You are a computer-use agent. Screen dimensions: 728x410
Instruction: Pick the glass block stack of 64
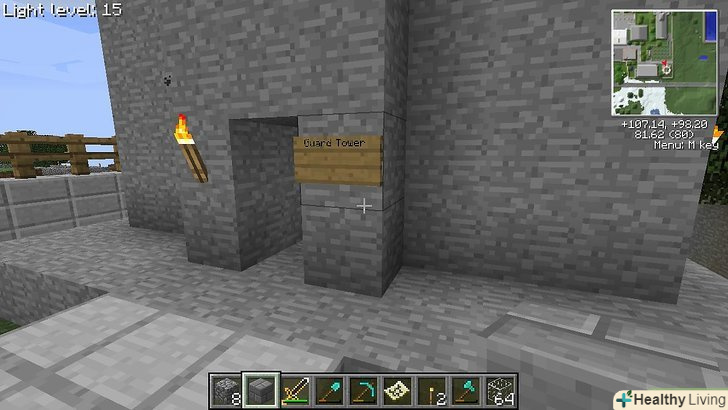pyautogui.click(x=499, y=390)
